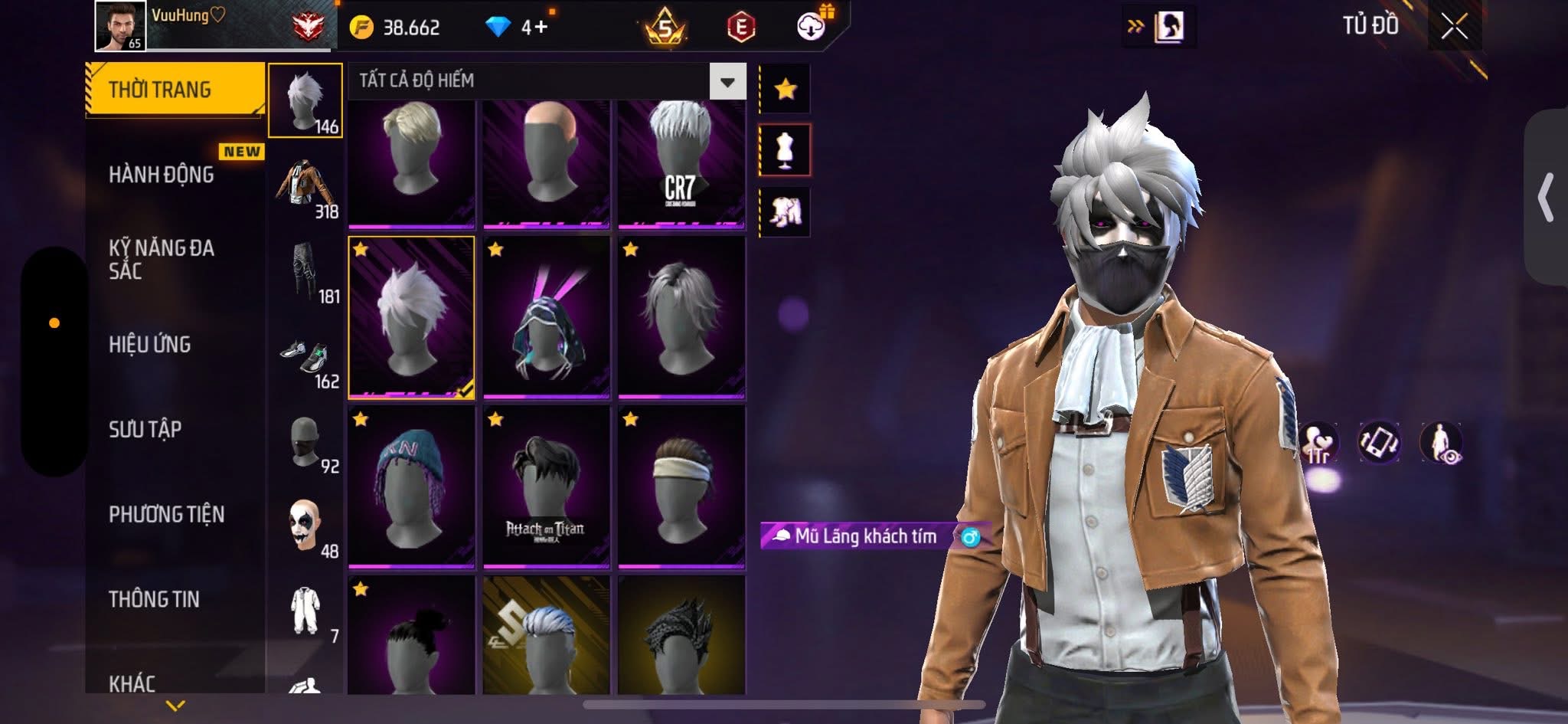
Task: Switch to the Hành Động tab
Action: (162, 175)
